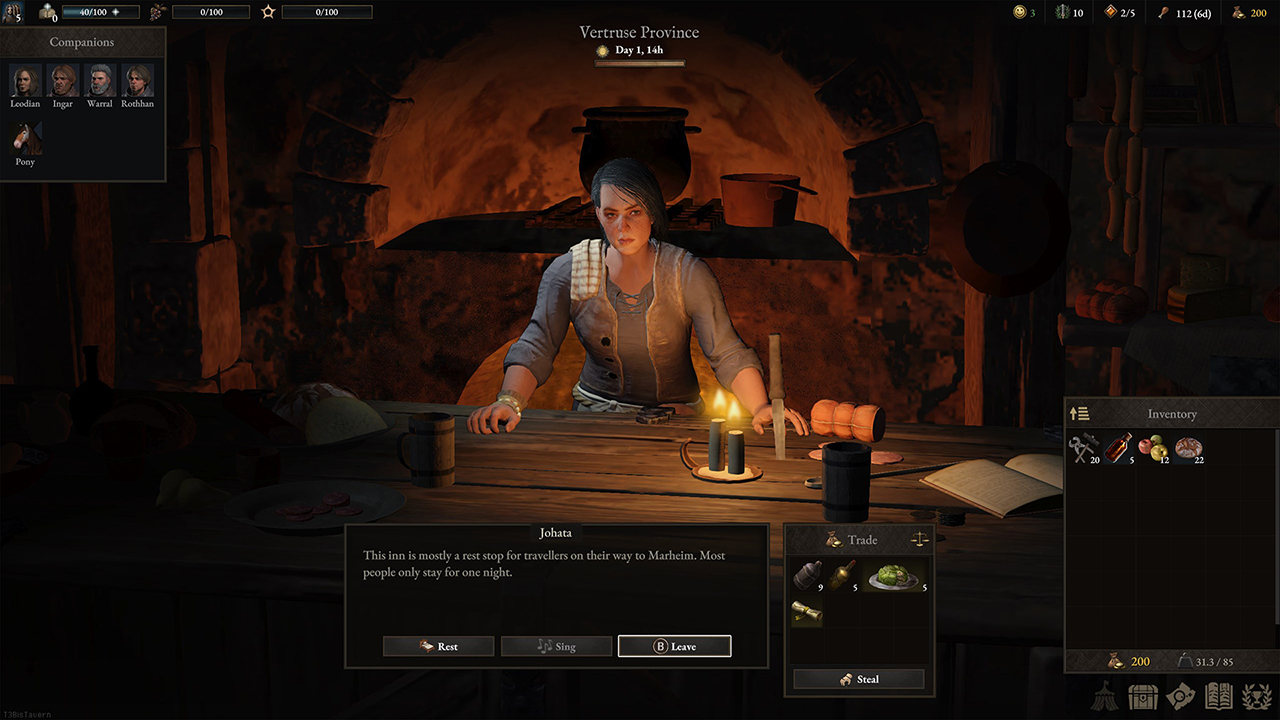Click the Steal button
Image resolution: width=1280 pixels, height=720 pixels.
859,679
